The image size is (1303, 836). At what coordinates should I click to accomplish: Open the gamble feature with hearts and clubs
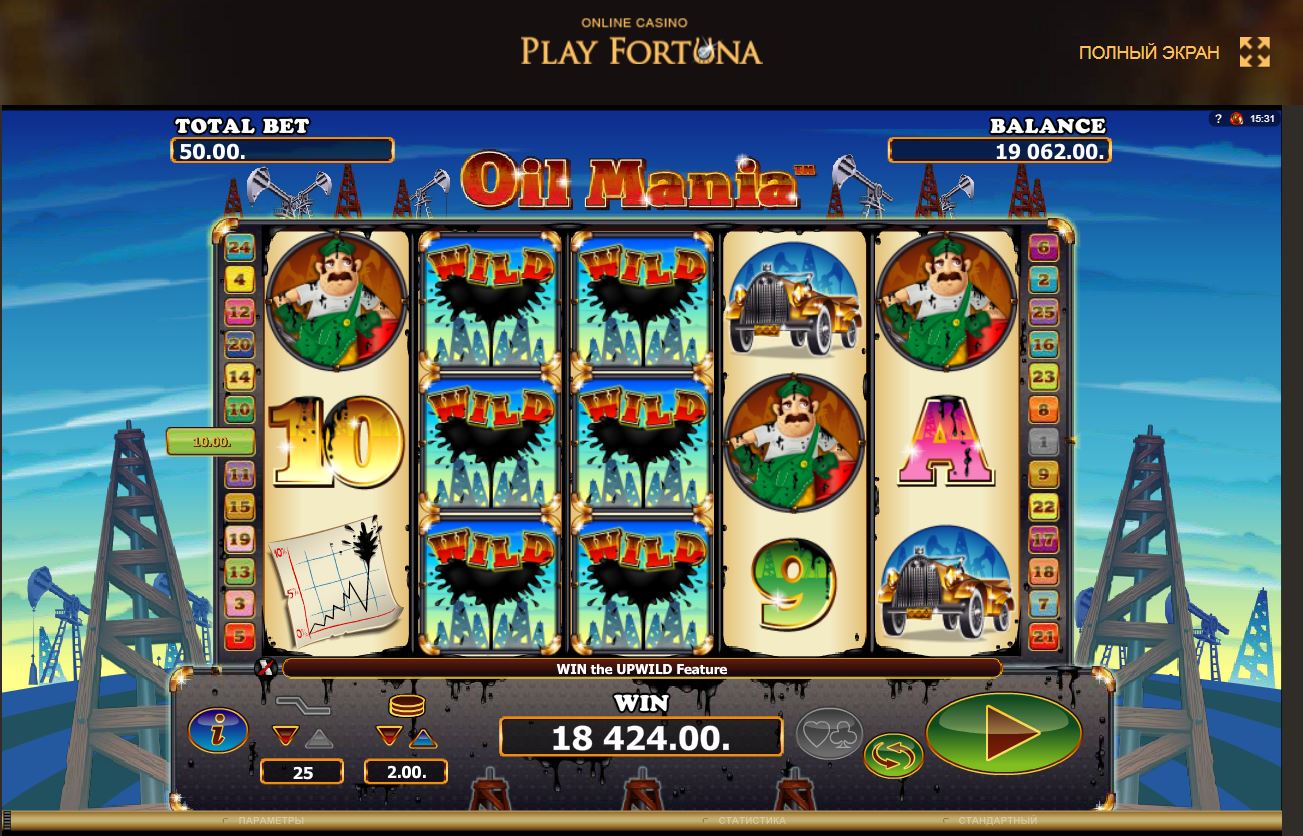tap(829, 733)
